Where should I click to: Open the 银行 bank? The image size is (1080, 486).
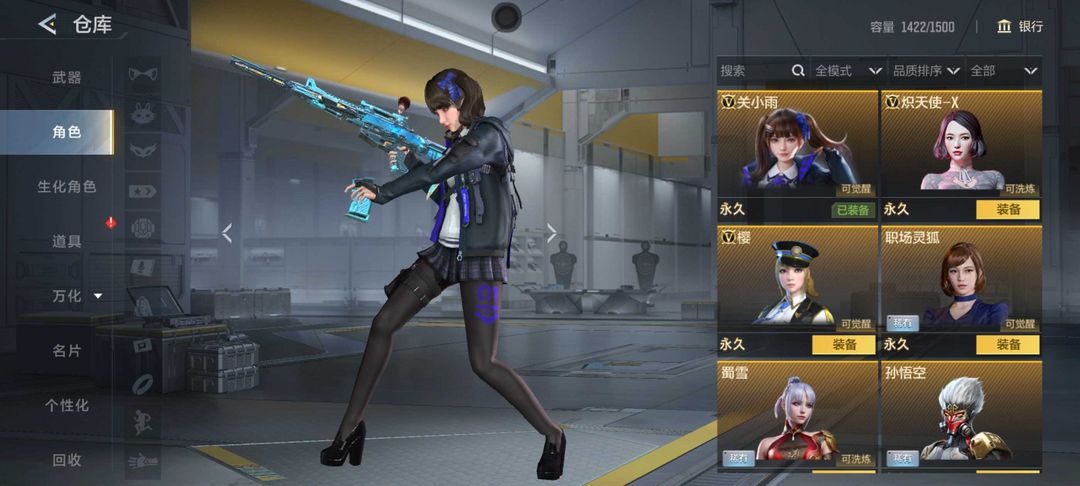coord(1020,27)
